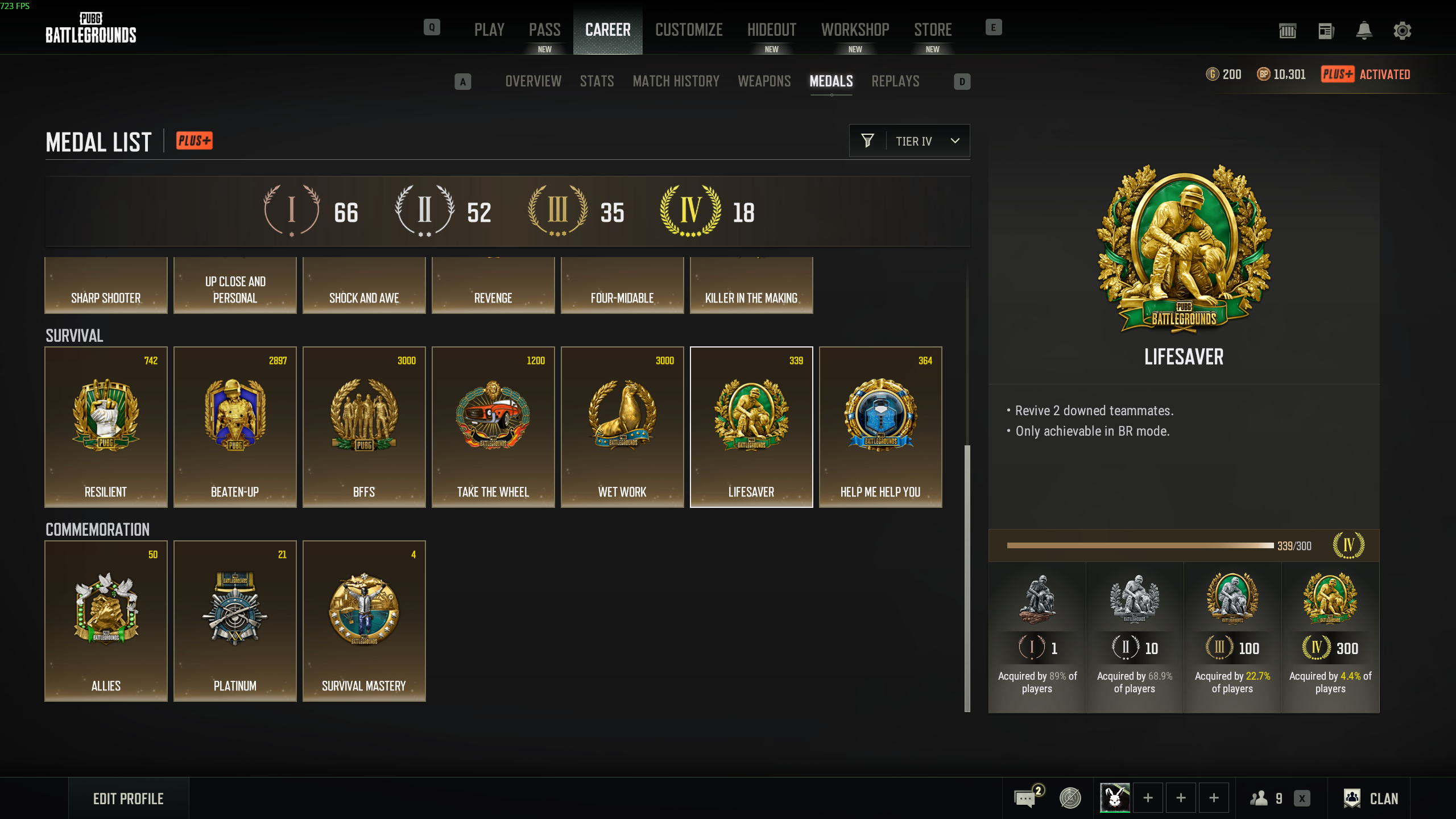
Task: Choose the Platinum medal
Action: click(235, 621)
